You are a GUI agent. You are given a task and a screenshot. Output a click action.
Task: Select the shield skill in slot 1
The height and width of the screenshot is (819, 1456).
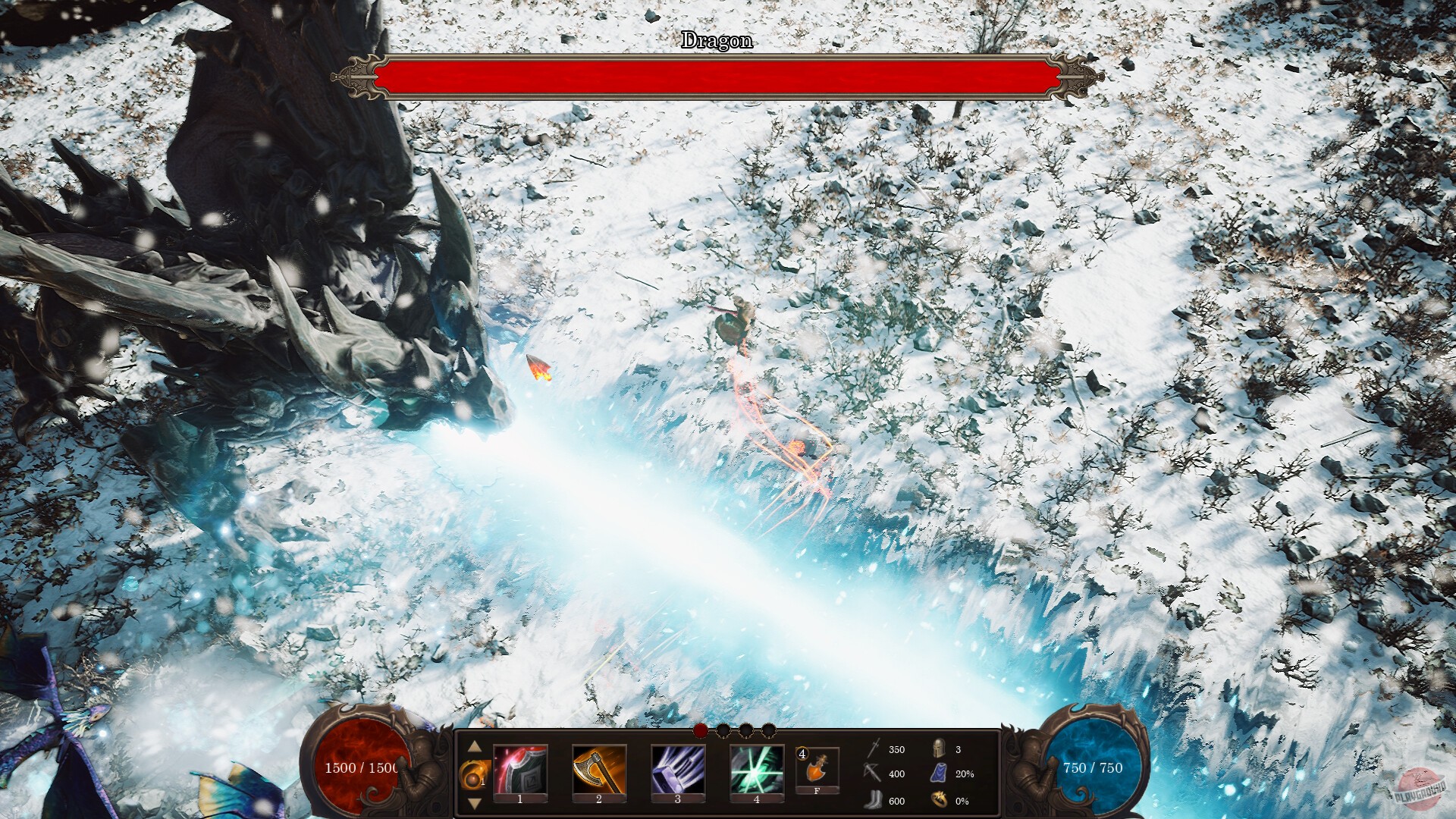click(x=520, y=770)
